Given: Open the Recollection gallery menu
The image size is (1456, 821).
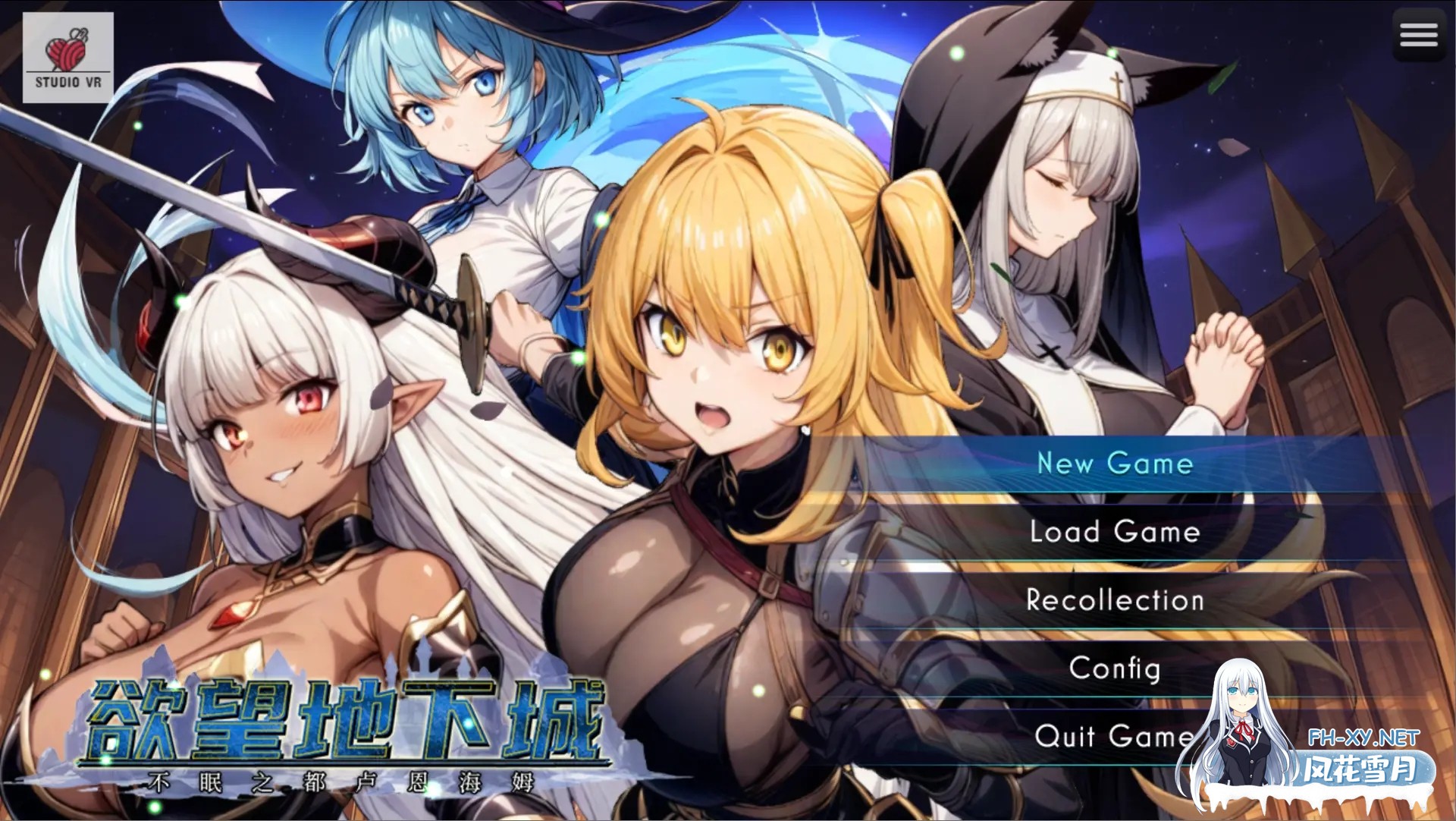Looking at the screenshot, I should tap(1115, 599).
